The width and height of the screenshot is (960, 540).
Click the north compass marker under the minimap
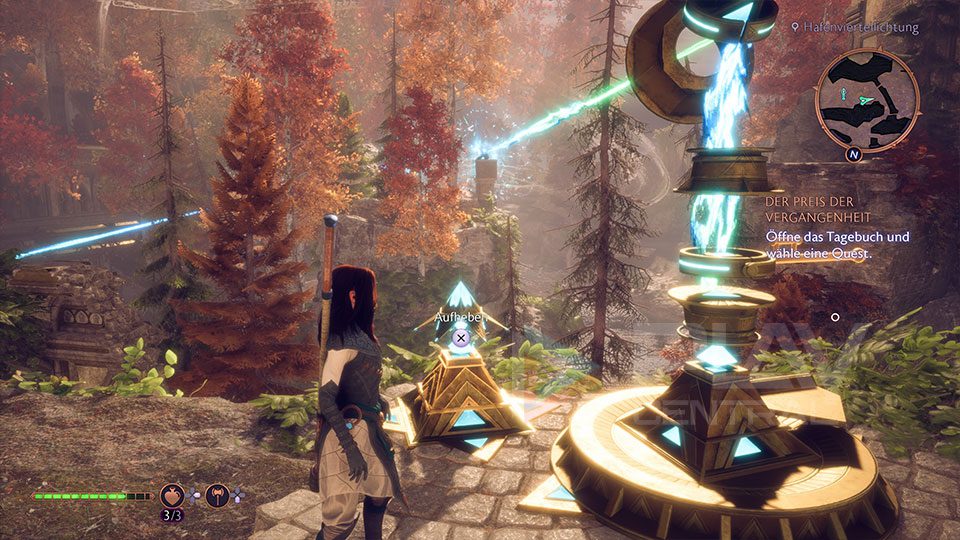854,155
